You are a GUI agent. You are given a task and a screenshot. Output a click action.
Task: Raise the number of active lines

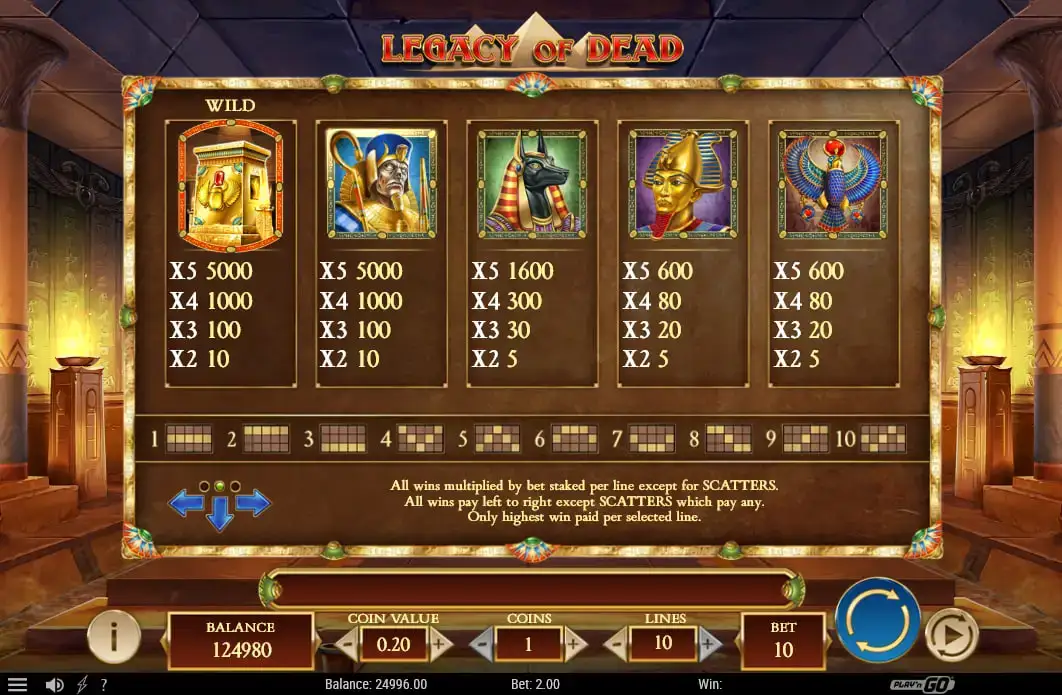(710, 644)
